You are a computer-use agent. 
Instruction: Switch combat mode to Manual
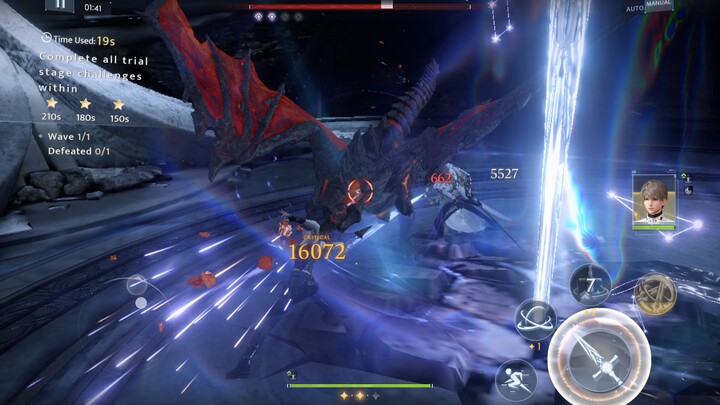pos(659,4)
